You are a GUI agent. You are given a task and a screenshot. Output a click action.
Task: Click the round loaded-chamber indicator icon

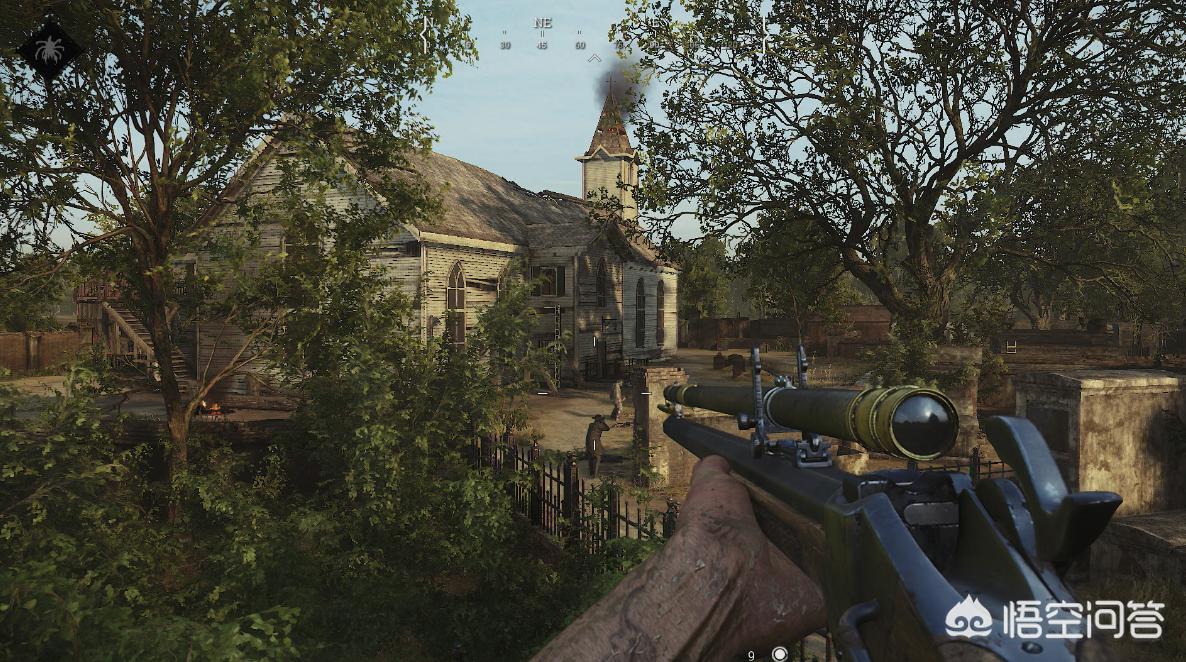pos(780,654)
